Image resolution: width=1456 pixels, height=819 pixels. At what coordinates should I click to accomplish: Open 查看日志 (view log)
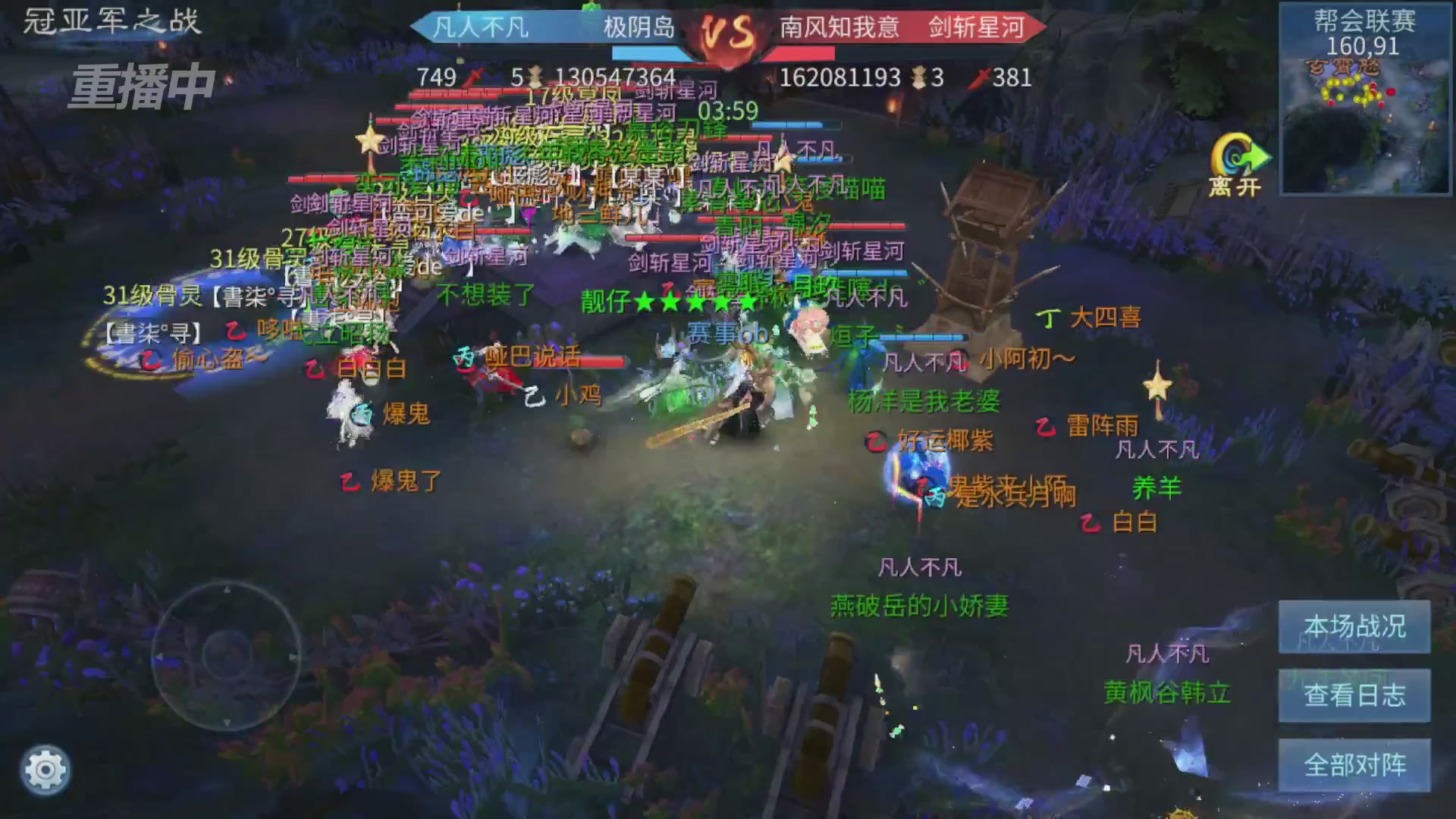pos(1357,695)
